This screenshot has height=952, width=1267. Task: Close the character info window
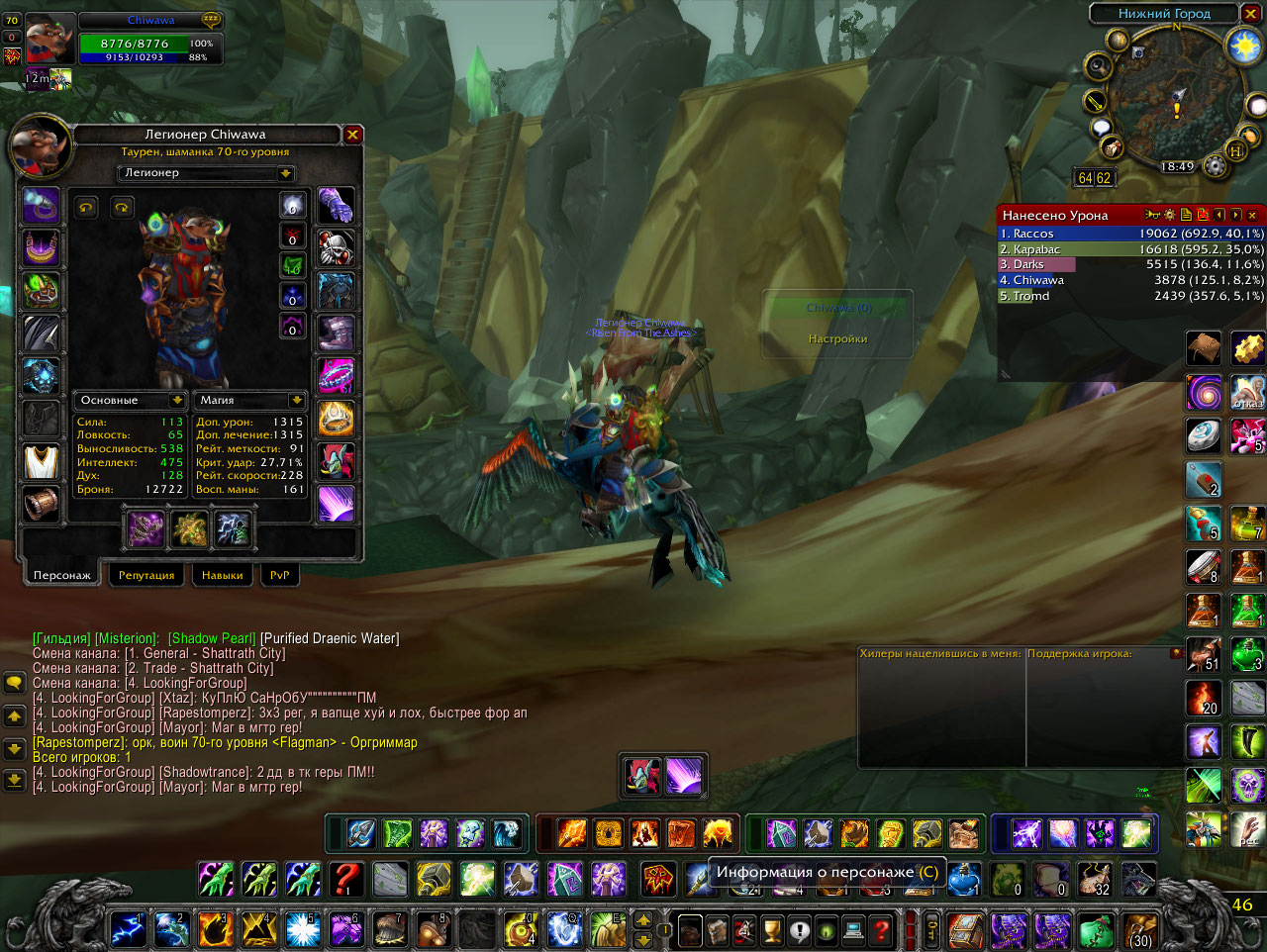coord(352,135)
